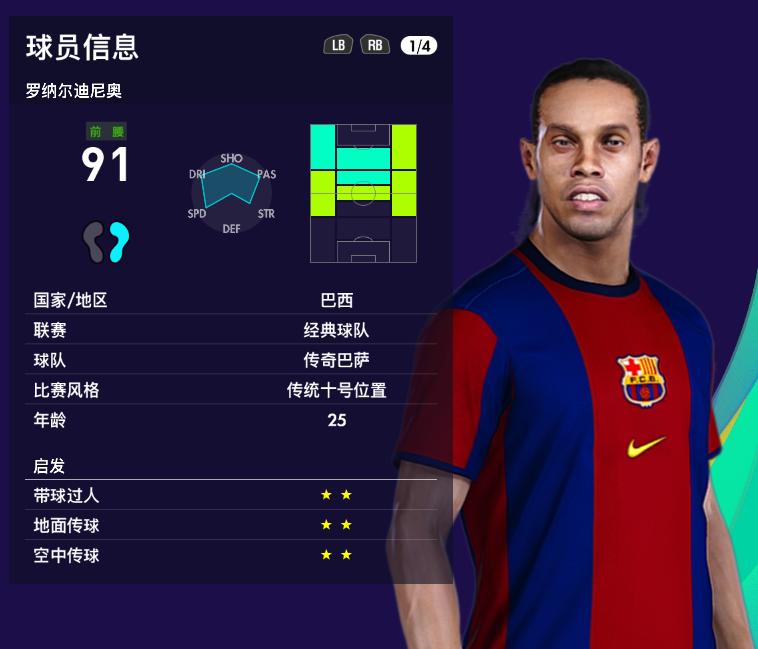Click the 1/4 page indicator

(x=418, y=45)
